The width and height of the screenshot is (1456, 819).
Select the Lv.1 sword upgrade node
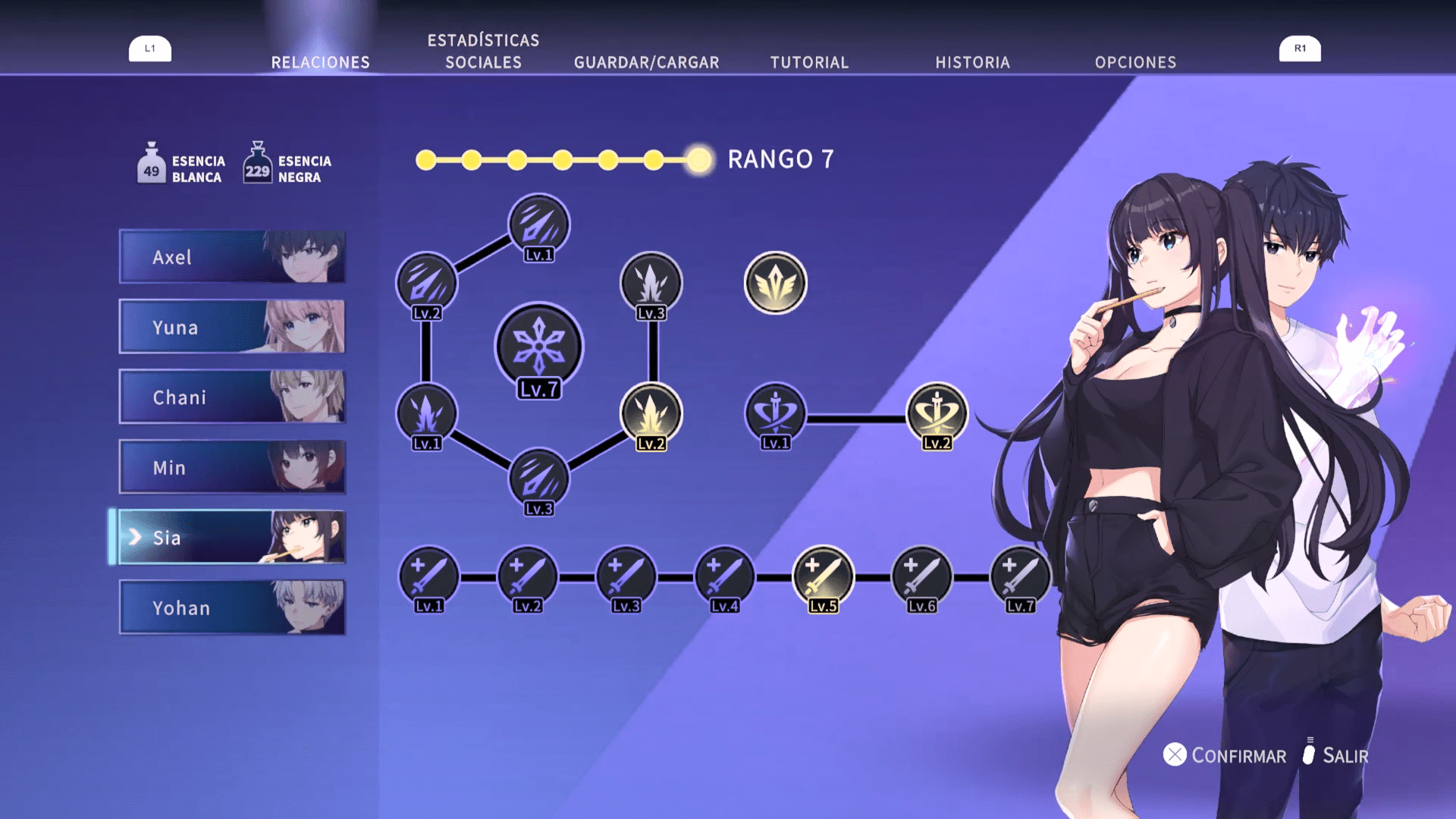428,576
